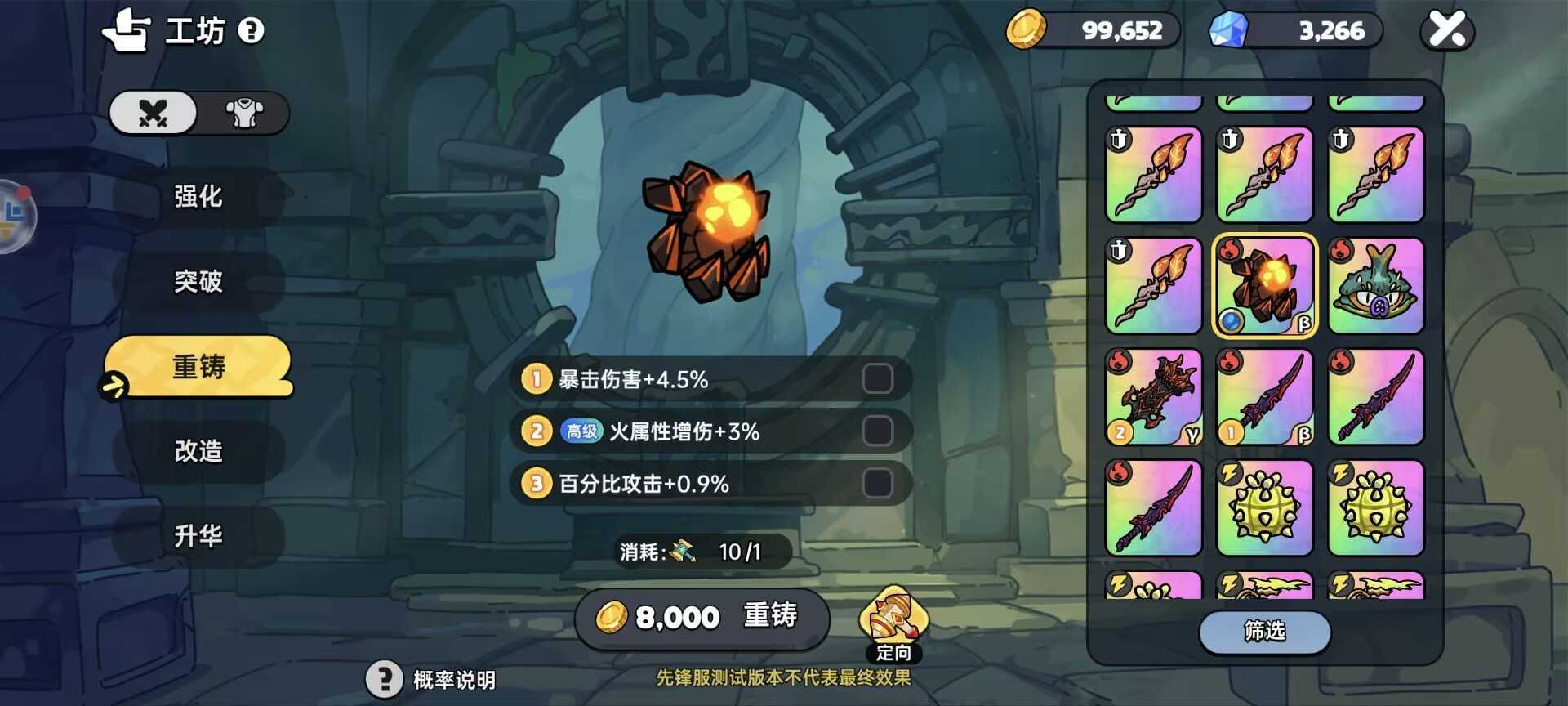This screenshot has width=1568, height=706.
Task: Switch to the armor tab
Action: [243, 114]
